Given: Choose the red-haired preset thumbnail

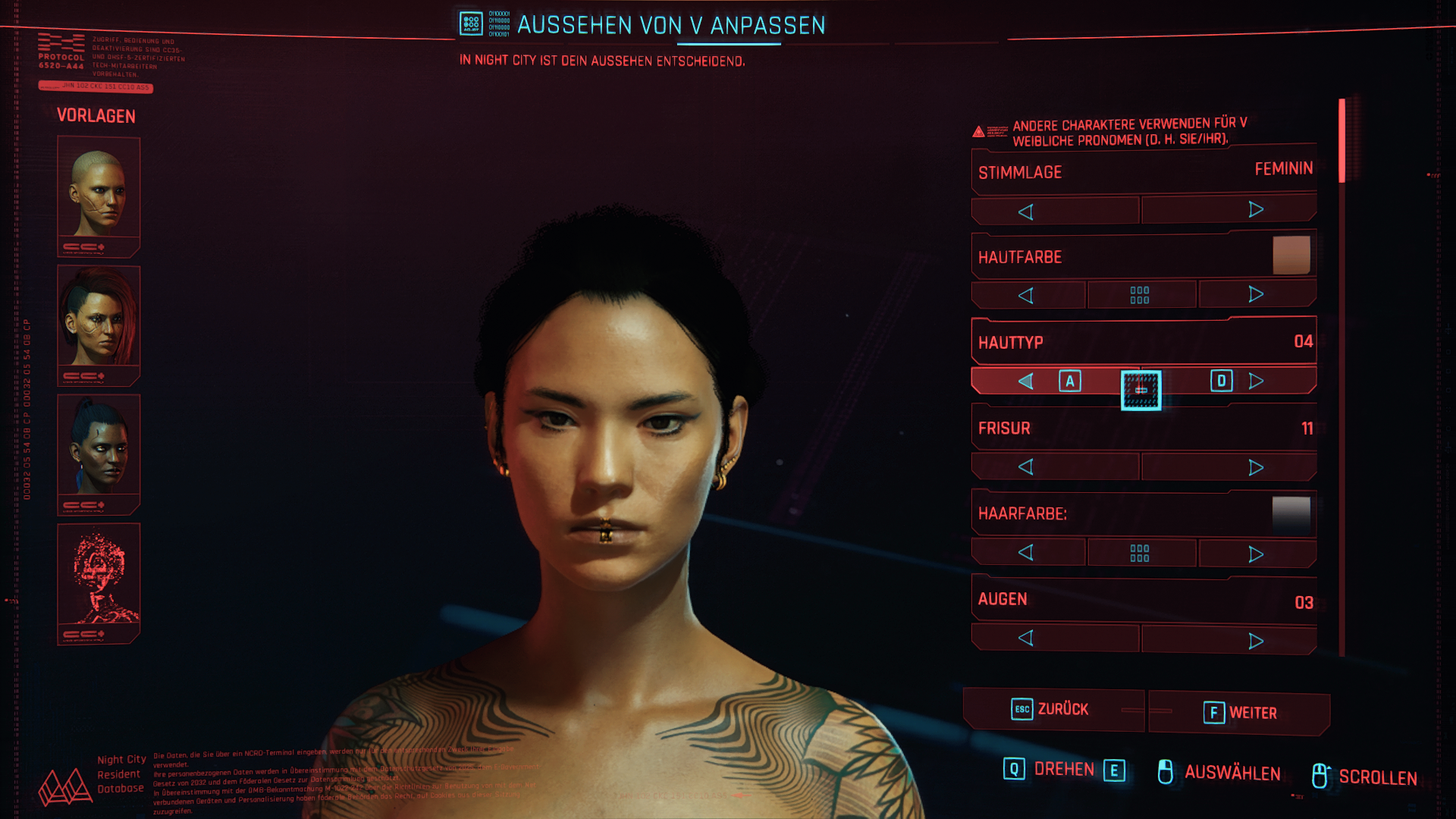Looking at the screenshot, I should 99,325.
